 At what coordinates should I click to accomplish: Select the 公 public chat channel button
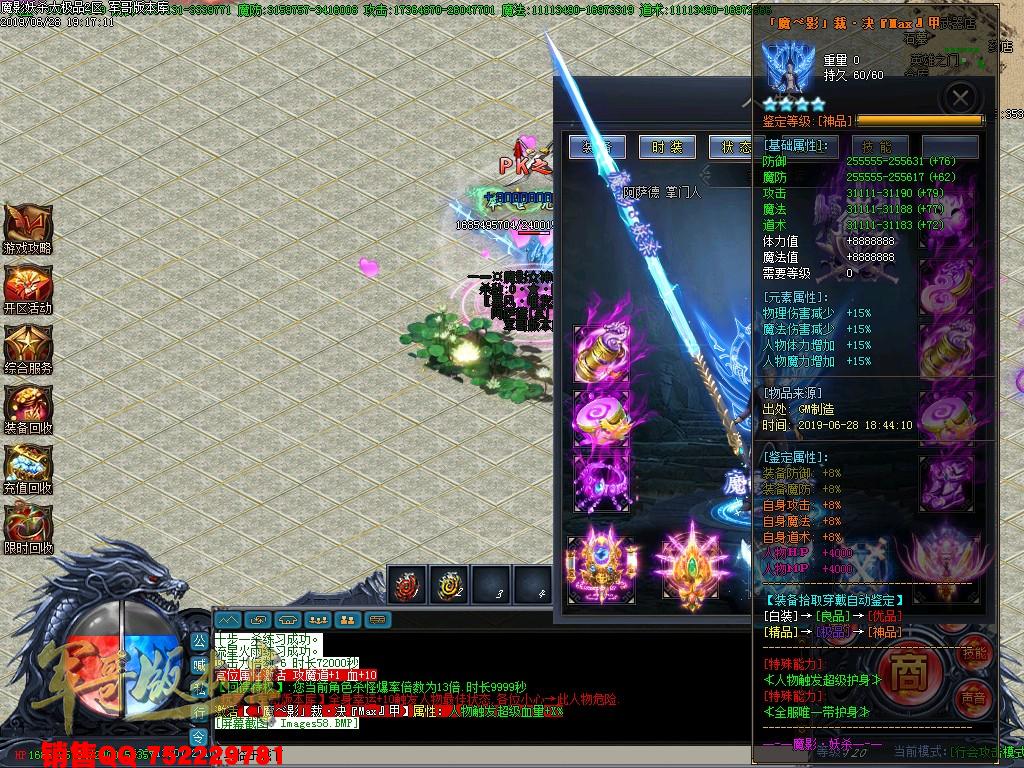click(199, 640)
